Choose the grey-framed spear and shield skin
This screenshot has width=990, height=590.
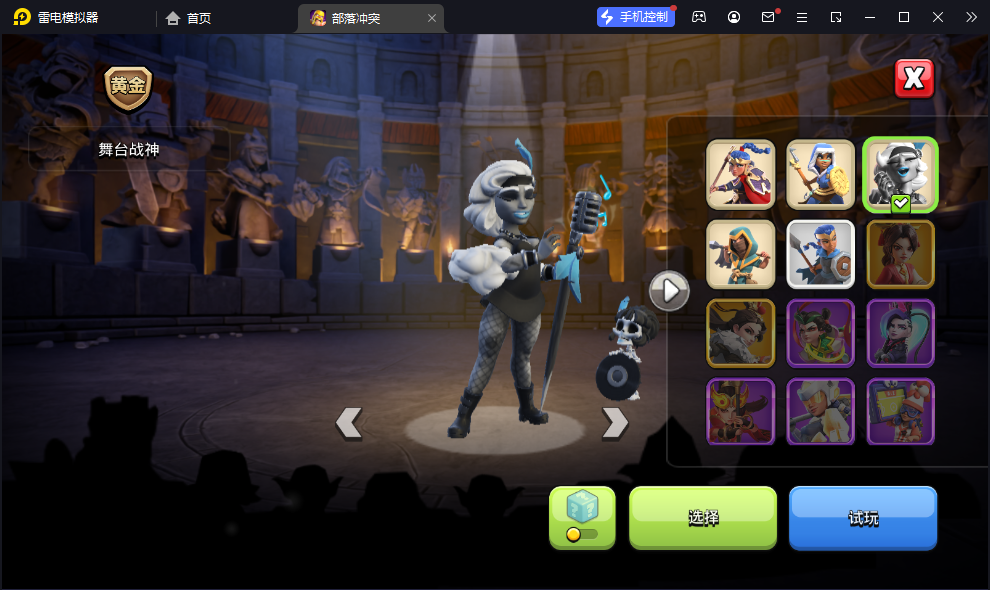coord(821,254)
